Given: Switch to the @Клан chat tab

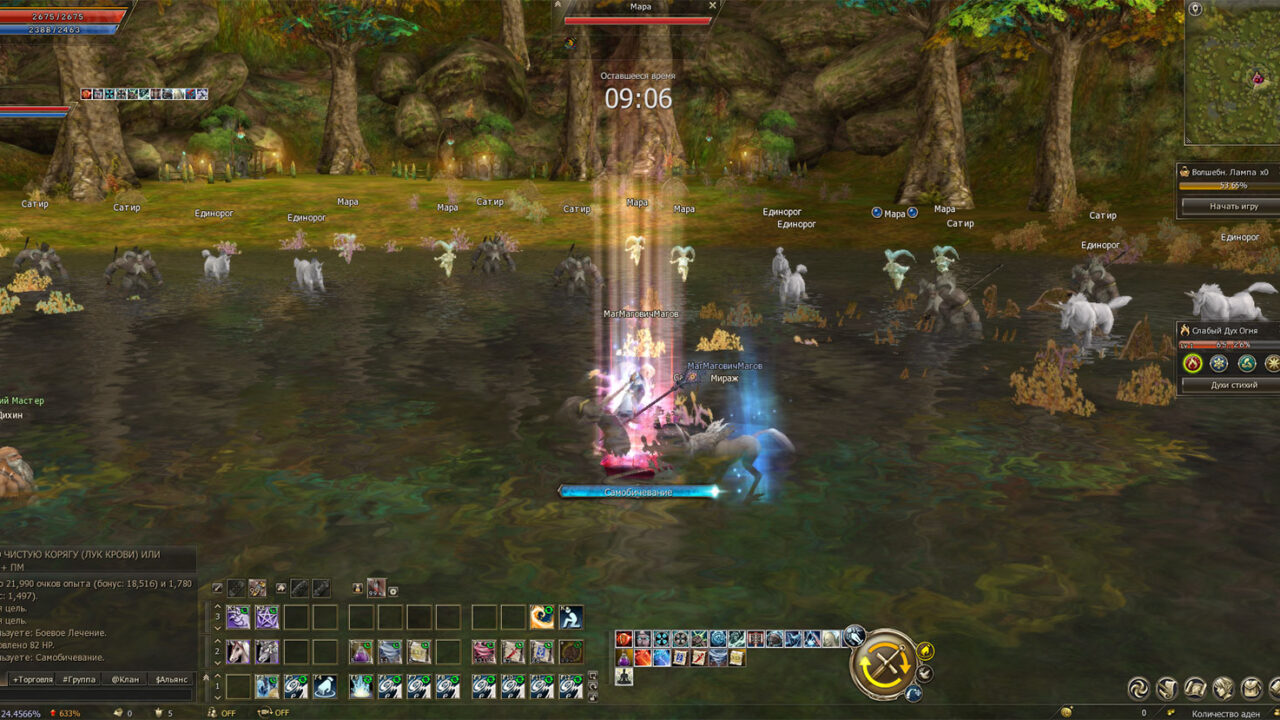Looking at the screenshot, I should (124, 679).
